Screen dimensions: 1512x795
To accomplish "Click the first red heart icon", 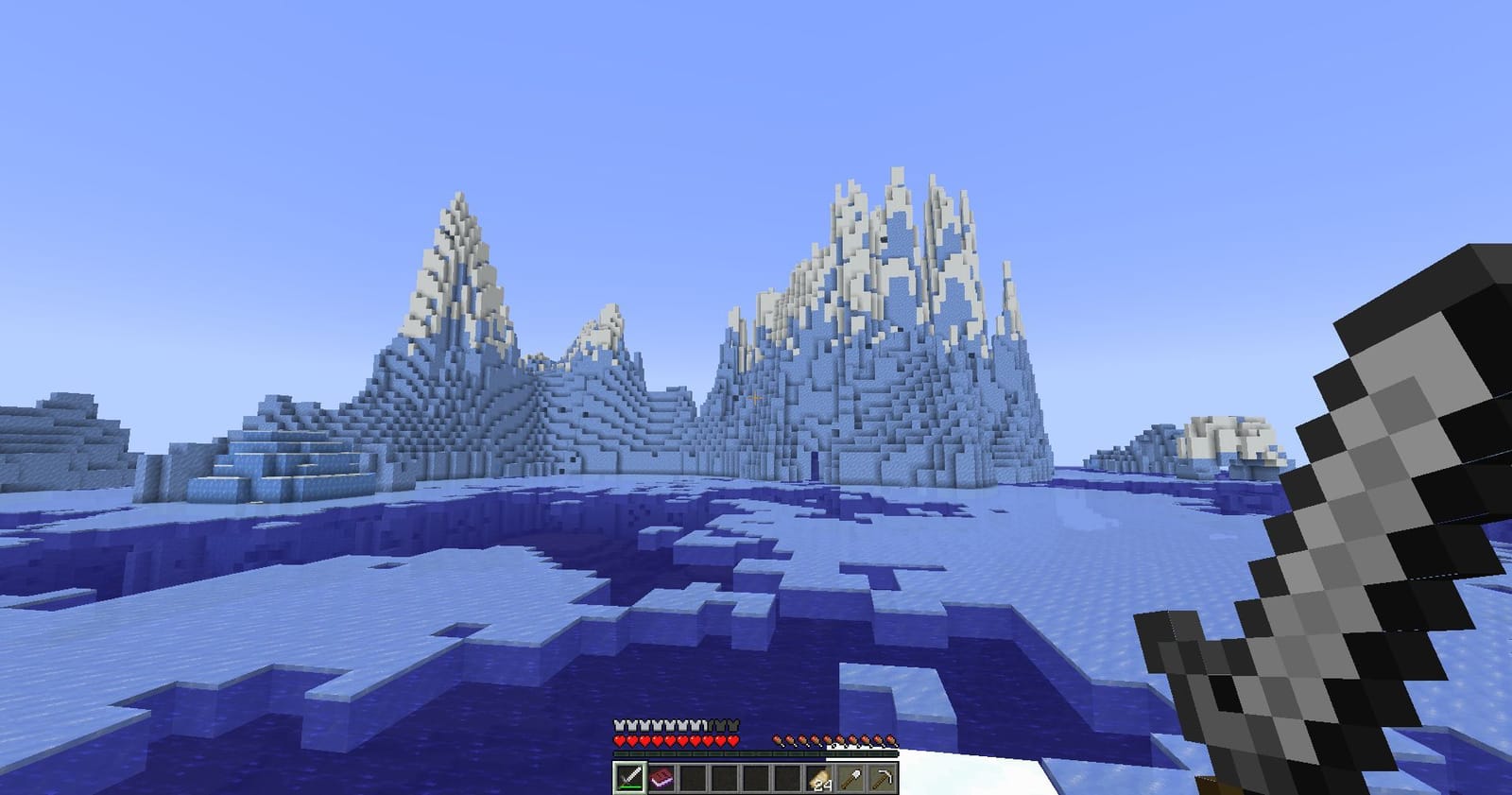I will 620,740.
